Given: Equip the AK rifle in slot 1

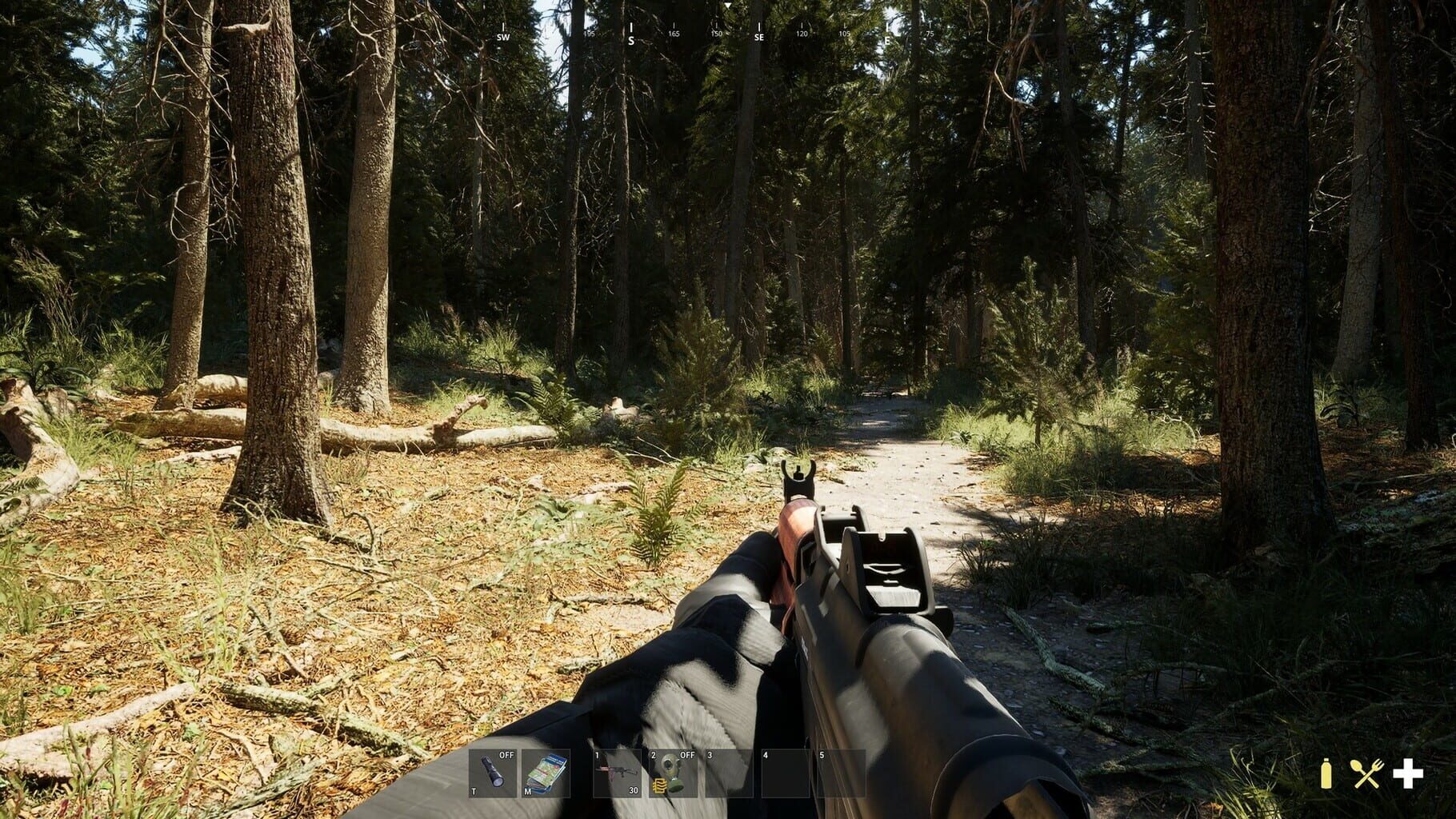Looking at the screenshot, I should (615, 773).
